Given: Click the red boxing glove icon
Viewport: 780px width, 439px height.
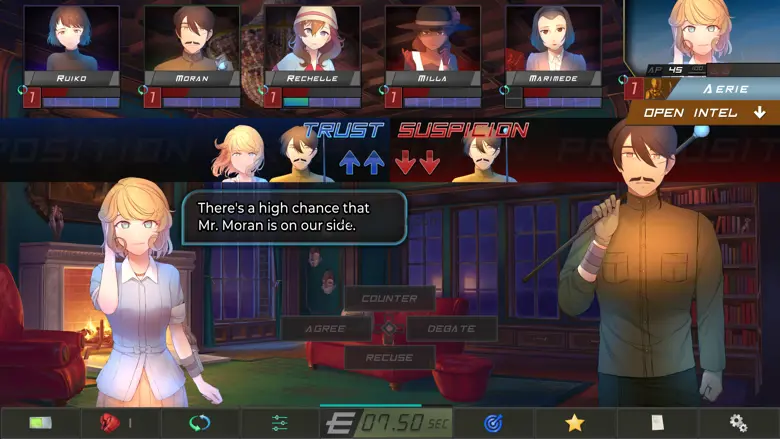Looking at the screenshot, I should point(110,423).
